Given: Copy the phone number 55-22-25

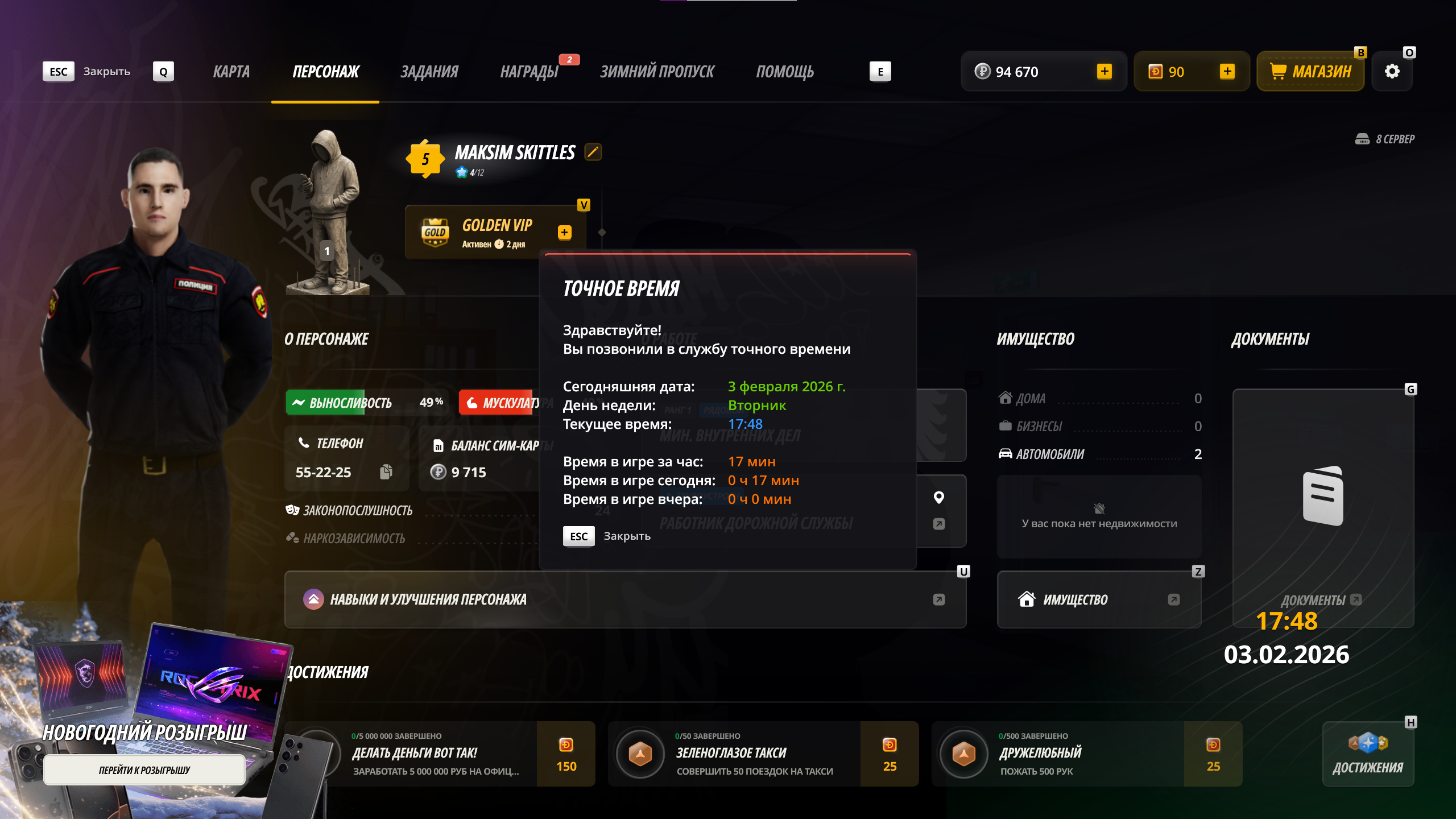Looking at the screenshot, I should pos(386,472).
